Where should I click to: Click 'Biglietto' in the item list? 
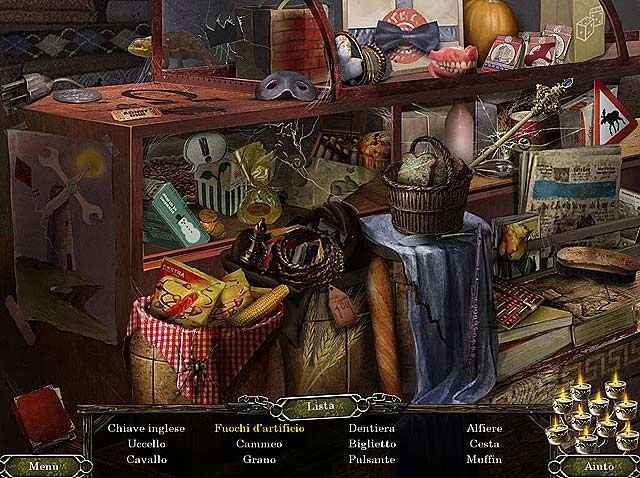click(x=371, y=444)
